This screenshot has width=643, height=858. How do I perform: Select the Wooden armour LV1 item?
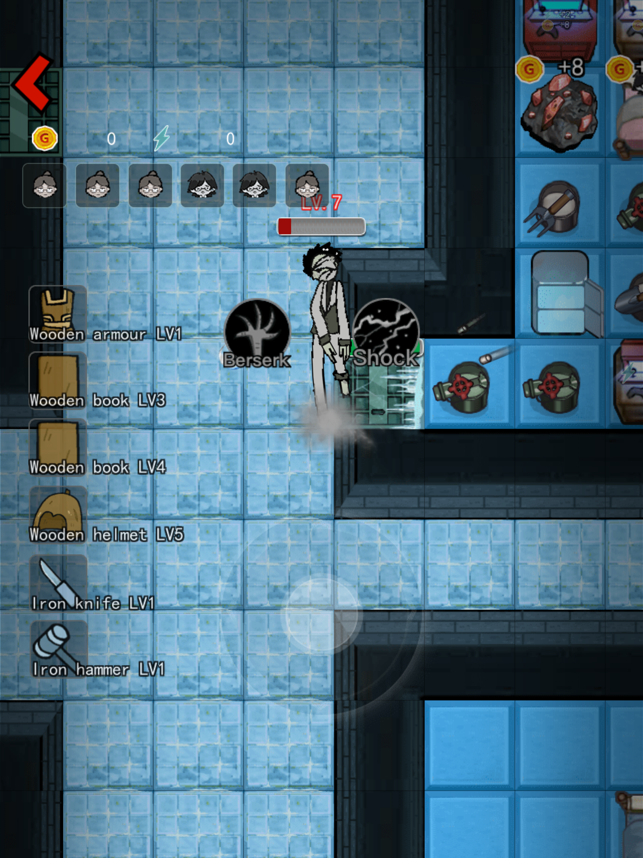(57, 313)
